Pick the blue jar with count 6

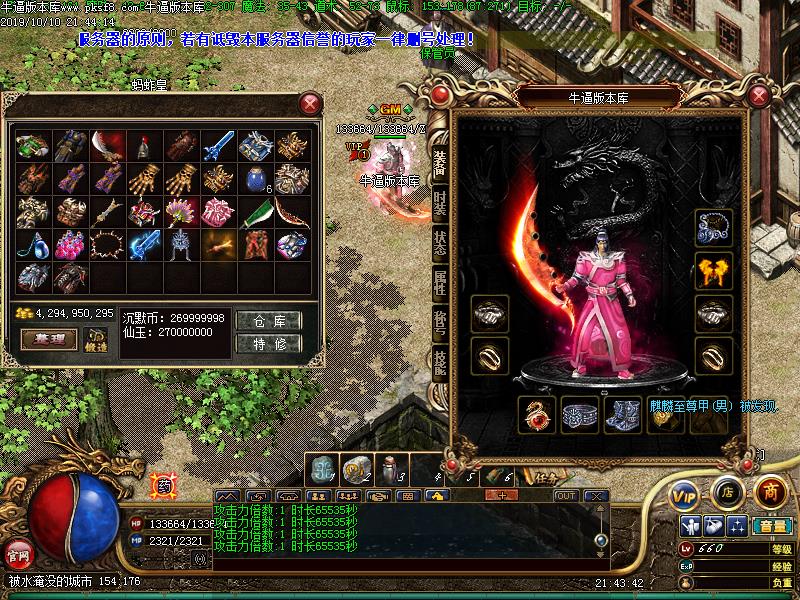pyautogui.click(x=256, y=180)
